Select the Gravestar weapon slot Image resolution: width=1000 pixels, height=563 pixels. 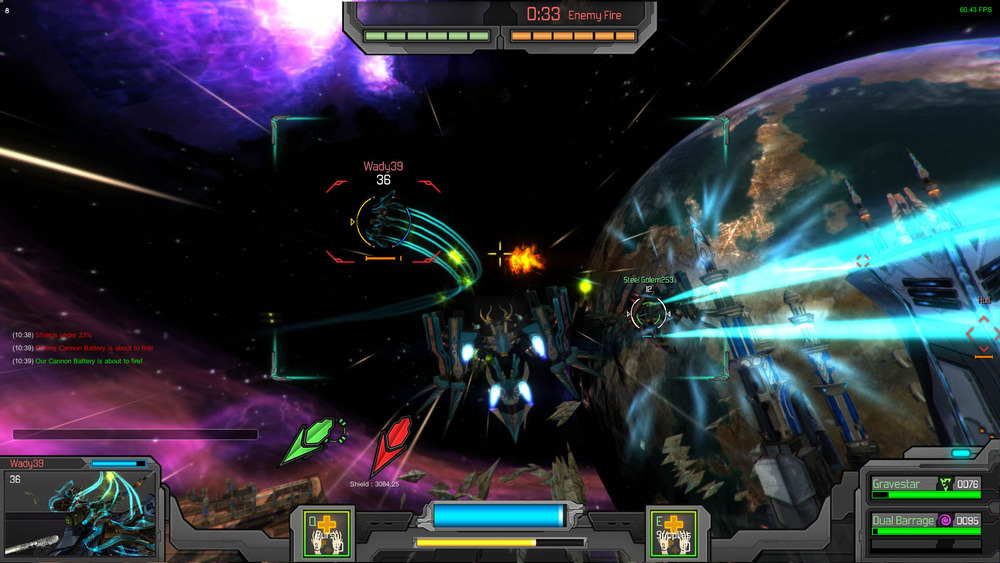pyautogui.click(x=925, y=488)
